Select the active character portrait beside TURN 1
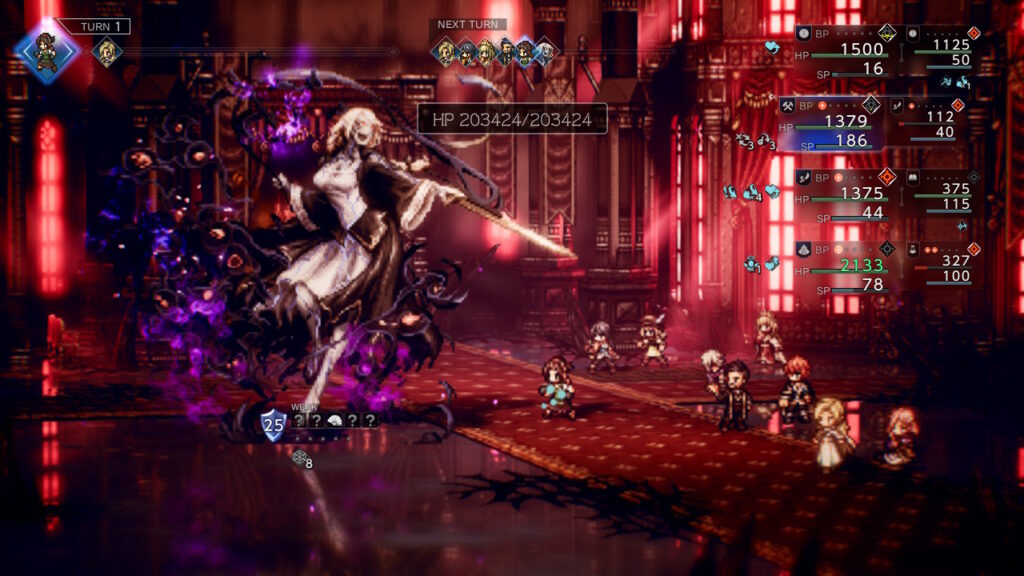Viewport: 1024px width, 576px height. click(46, 50)
